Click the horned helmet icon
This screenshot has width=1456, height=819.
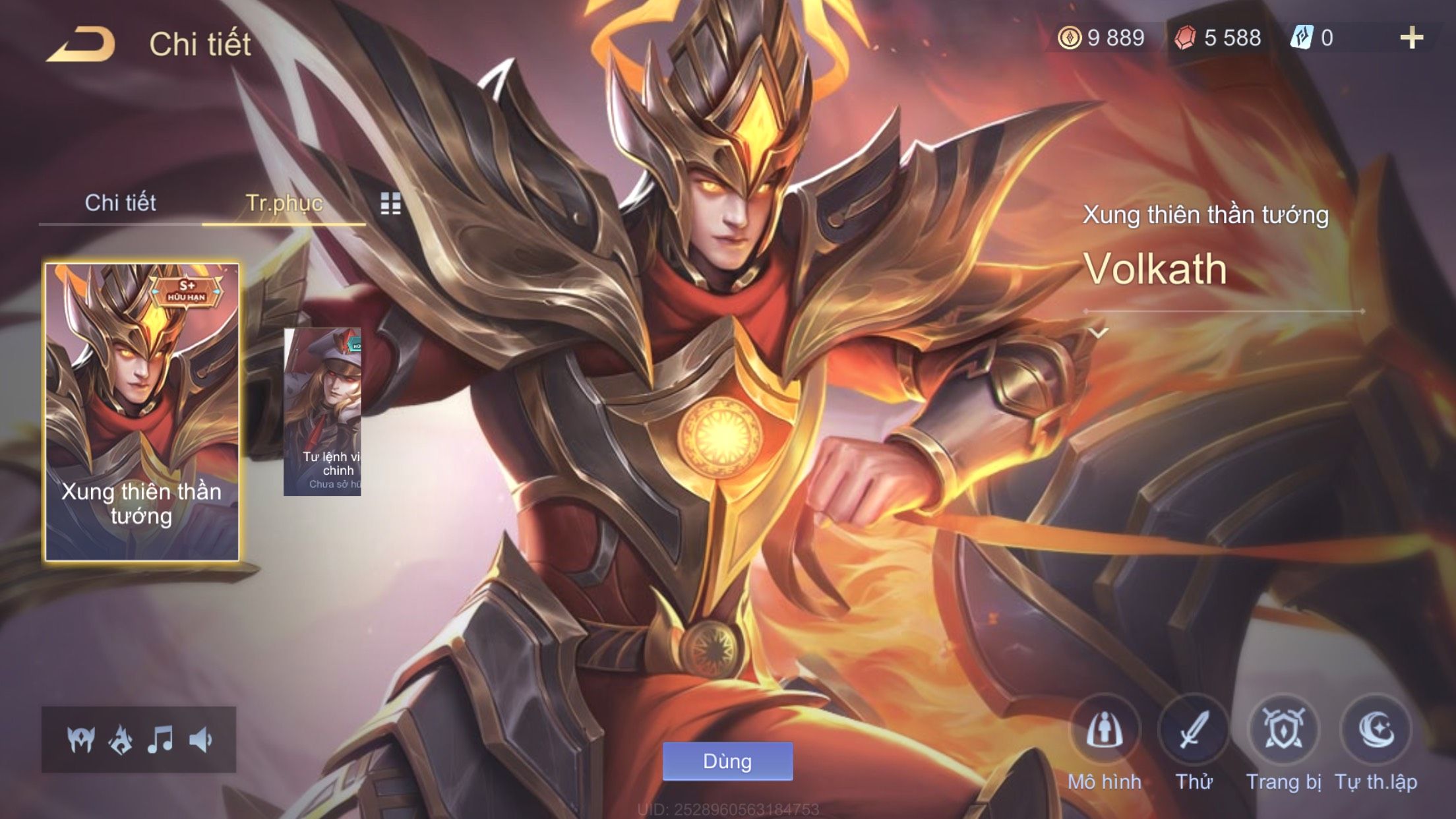point(81,740)
